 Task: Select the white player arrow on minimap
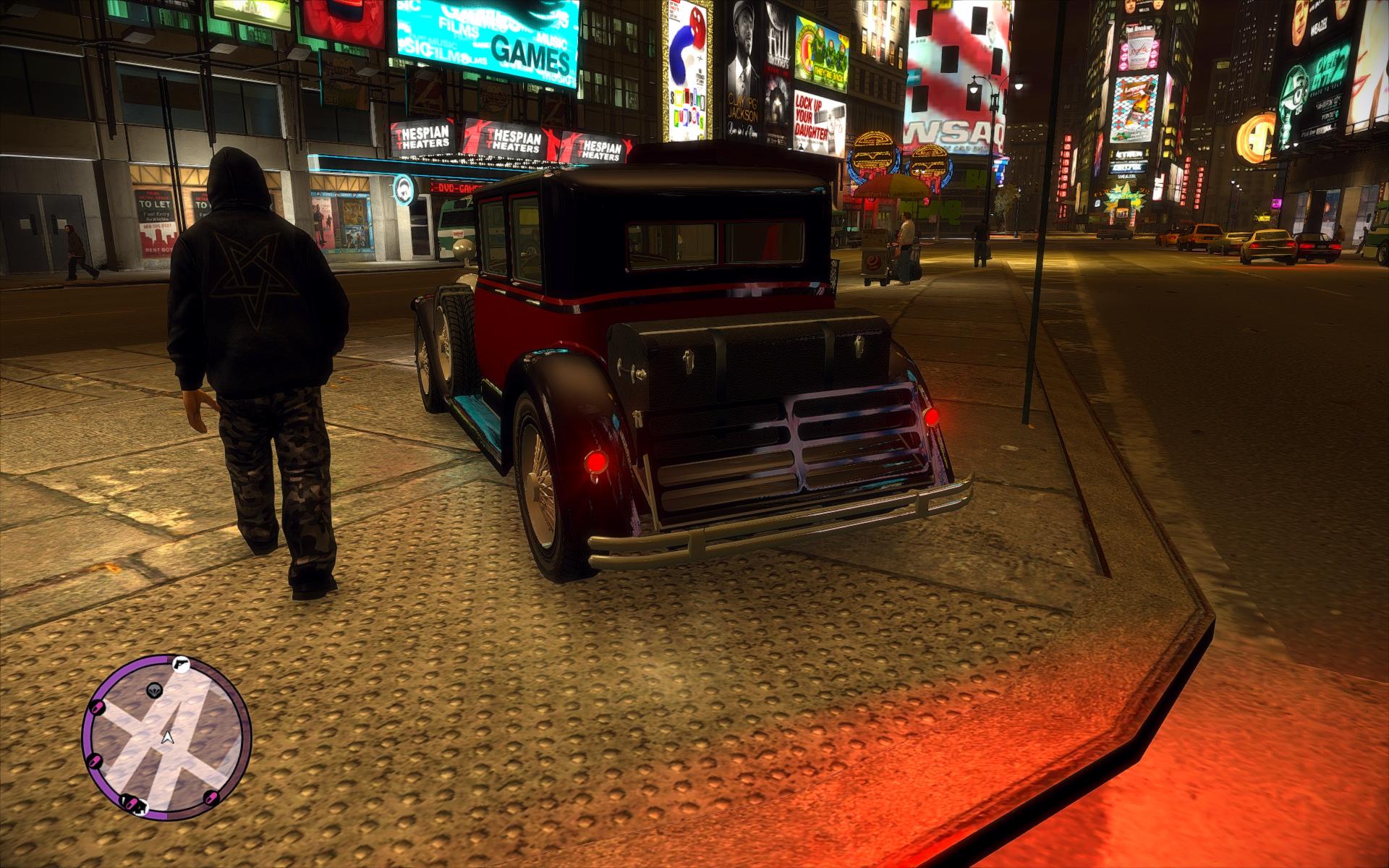pyautogui.click(x=168, y=737)
